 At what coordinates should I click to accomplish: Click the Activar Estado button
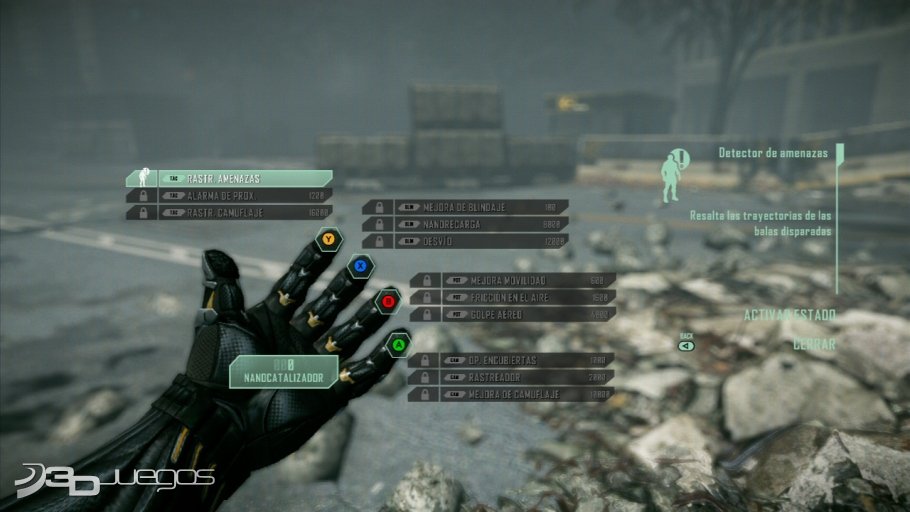point(789,315)
